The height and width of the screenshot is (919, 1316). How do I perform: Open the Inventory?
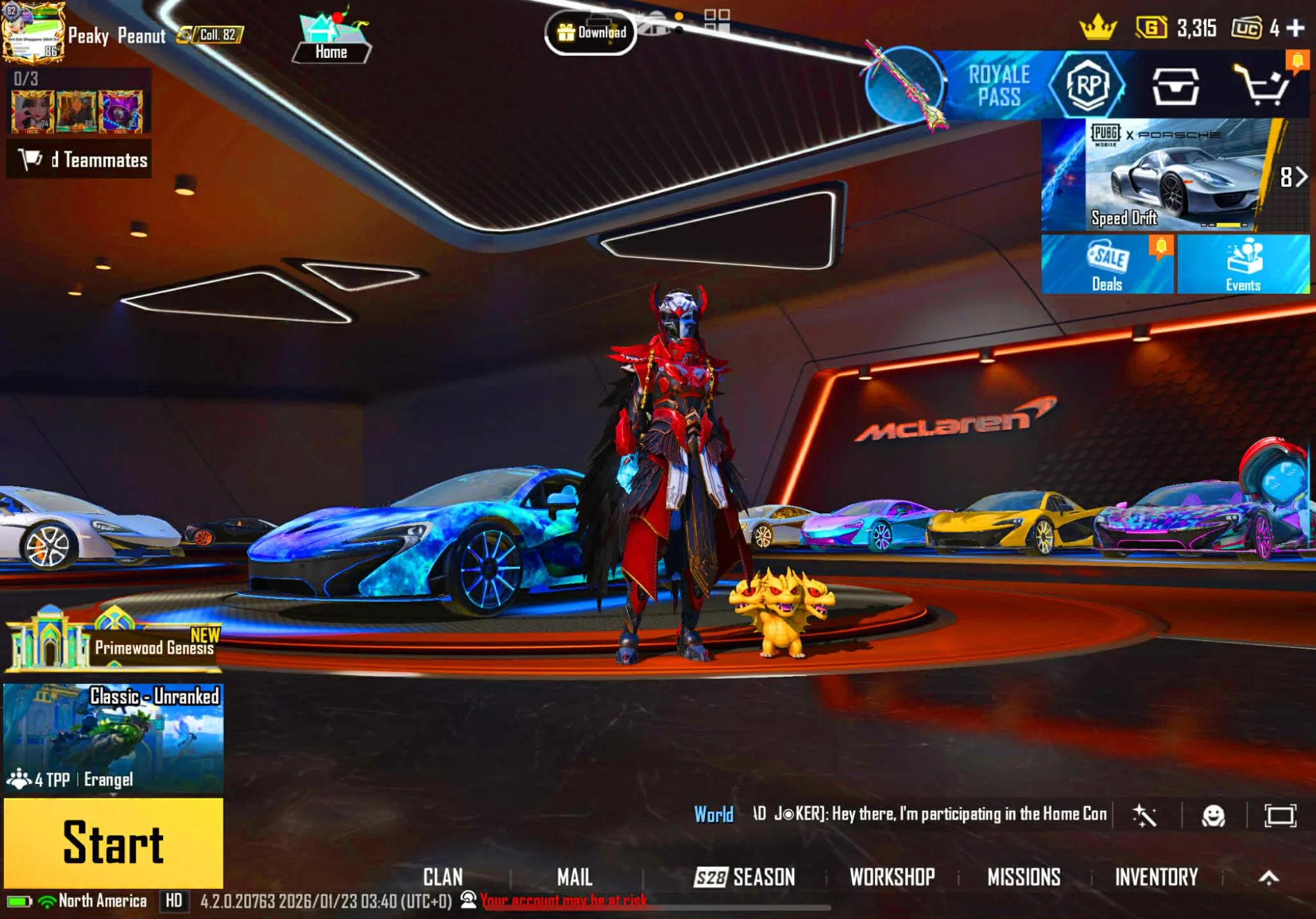pyautogui.click(x=1156, y=877)
